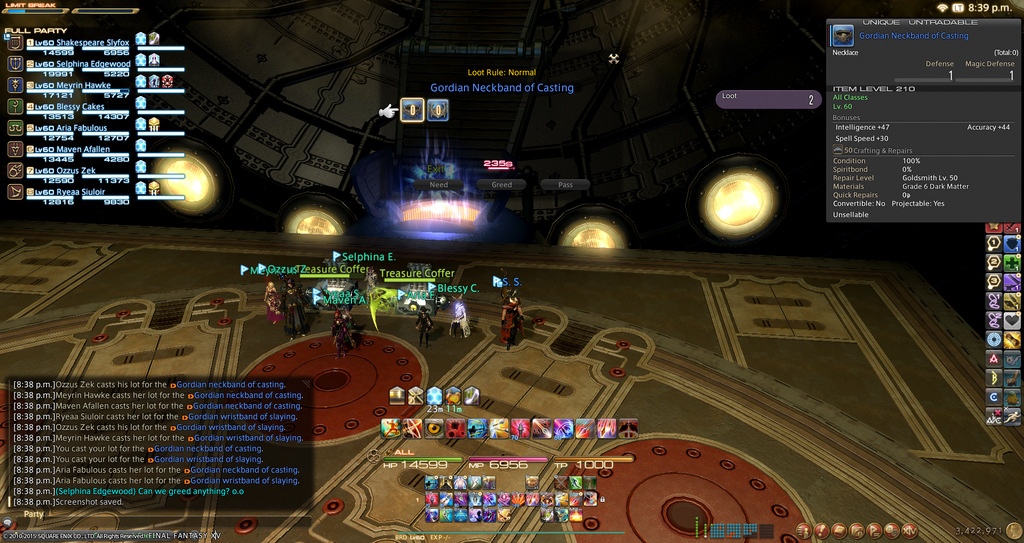The width and height of the screenshot is (1024, 543).
Task: Click the red letter A side hotbar icon
Action: [x=994, y=359]
